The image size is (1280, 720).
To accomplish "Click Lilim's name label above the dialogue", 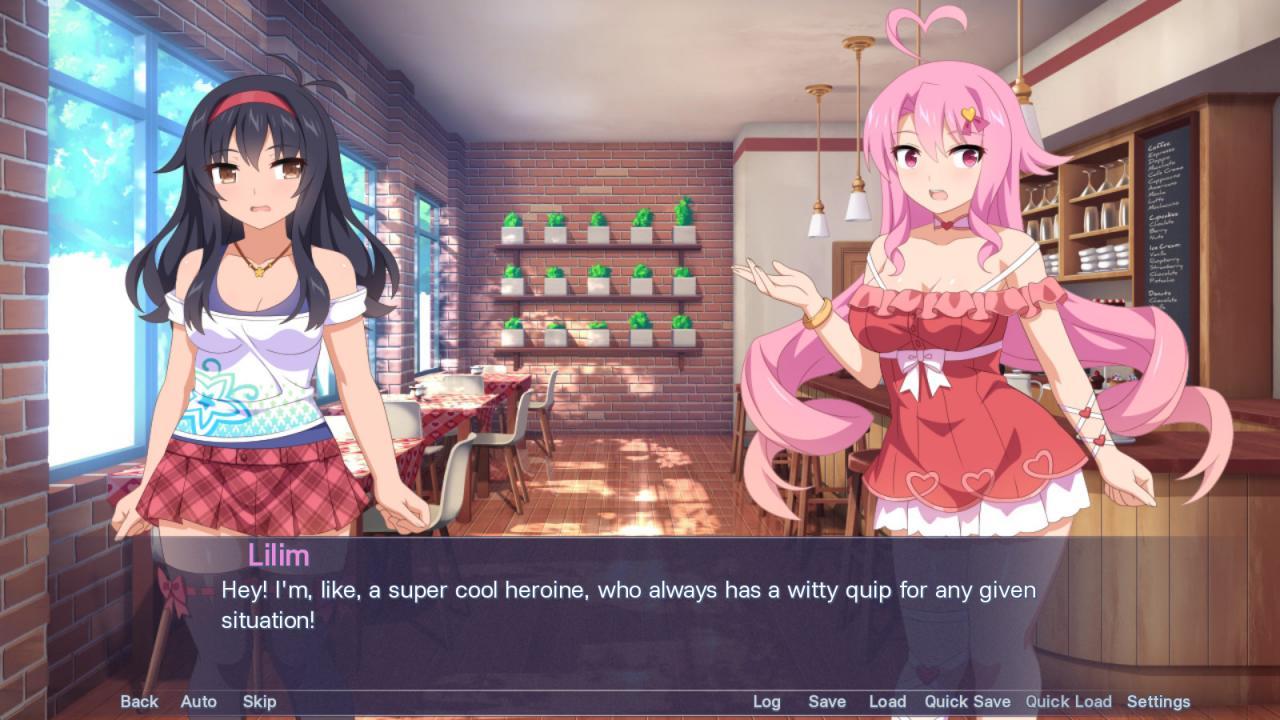I will coord(281,555).
